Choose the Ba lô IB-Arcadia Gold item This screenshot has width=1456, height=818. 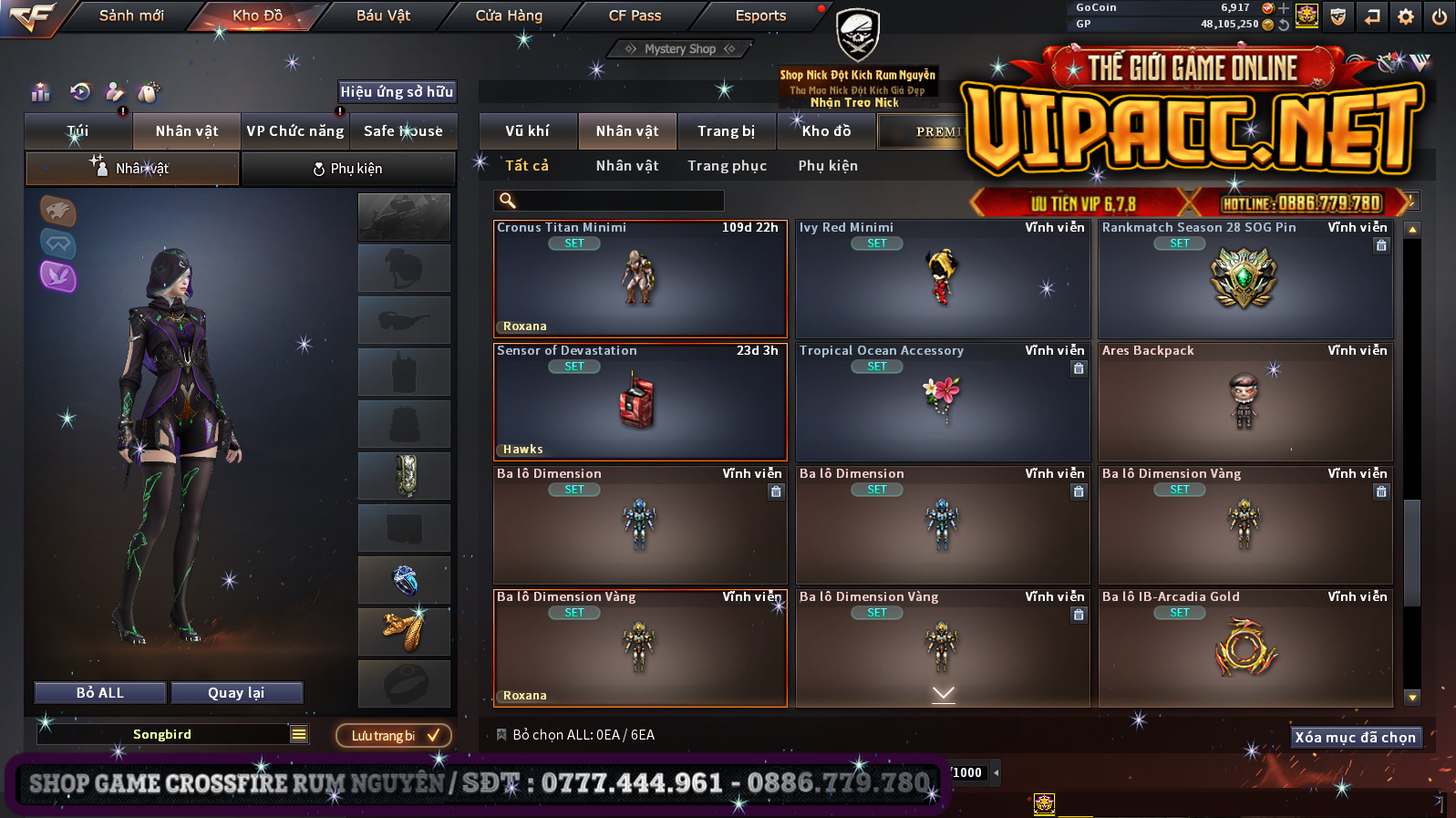click(1245, 648)
